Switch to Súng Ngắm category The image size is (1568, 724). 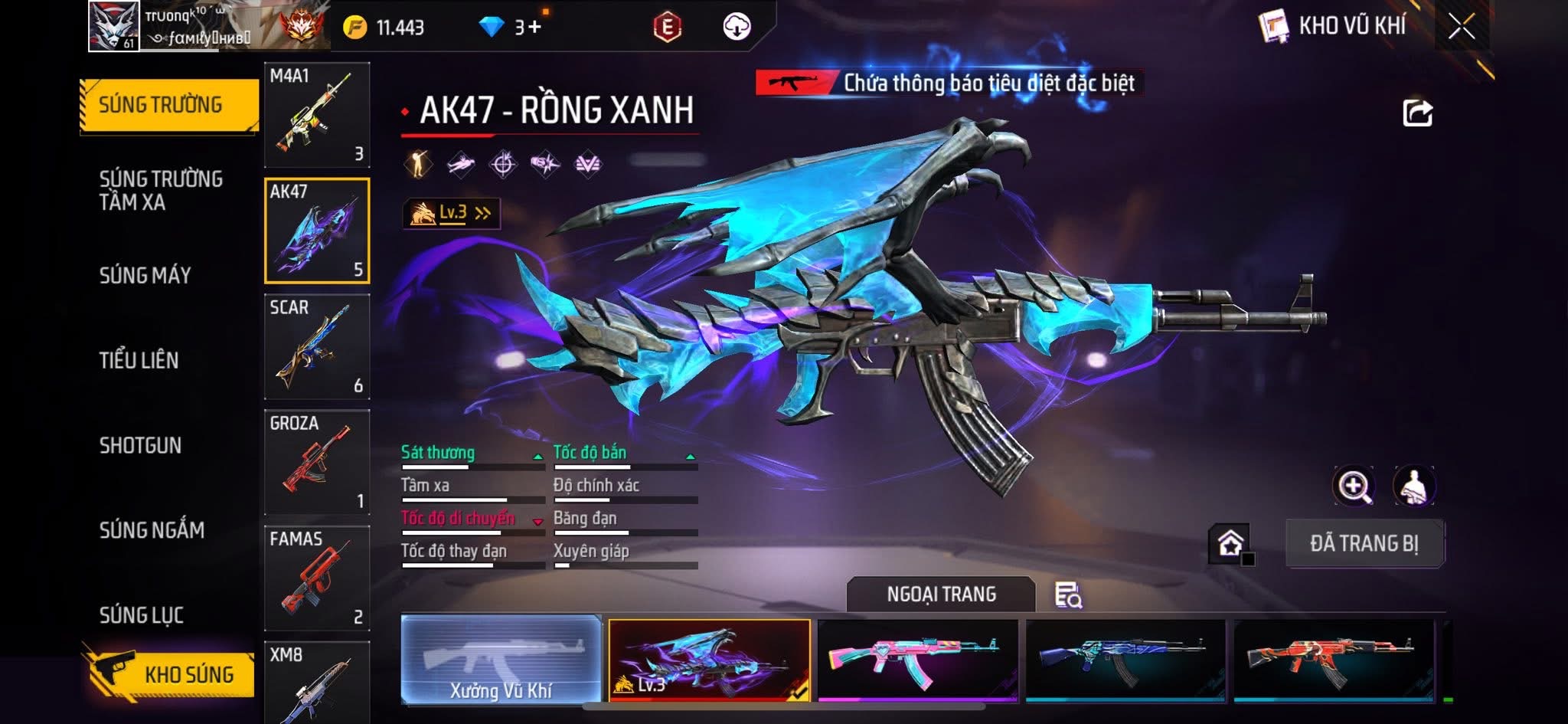[x=152, y=529]
